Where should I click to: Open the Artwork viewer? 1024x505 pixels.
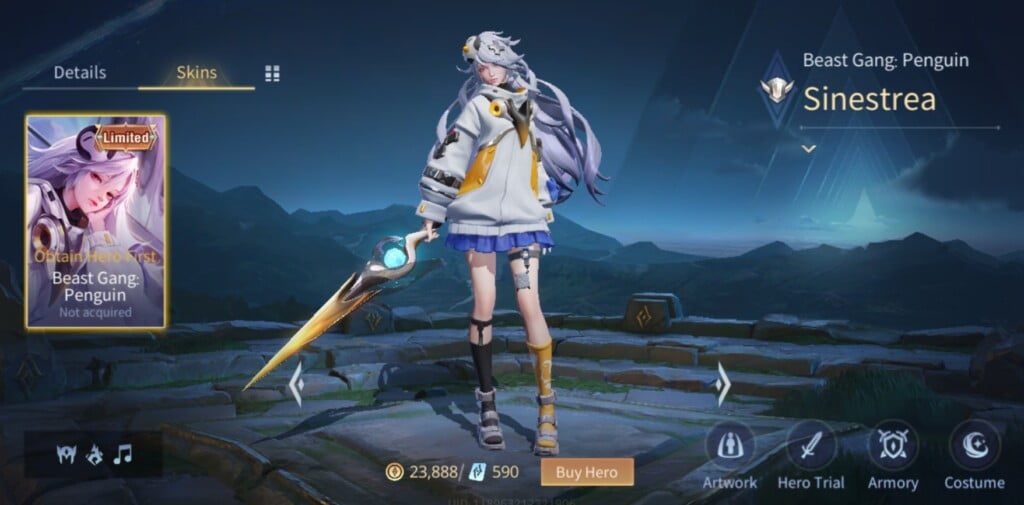730,446
